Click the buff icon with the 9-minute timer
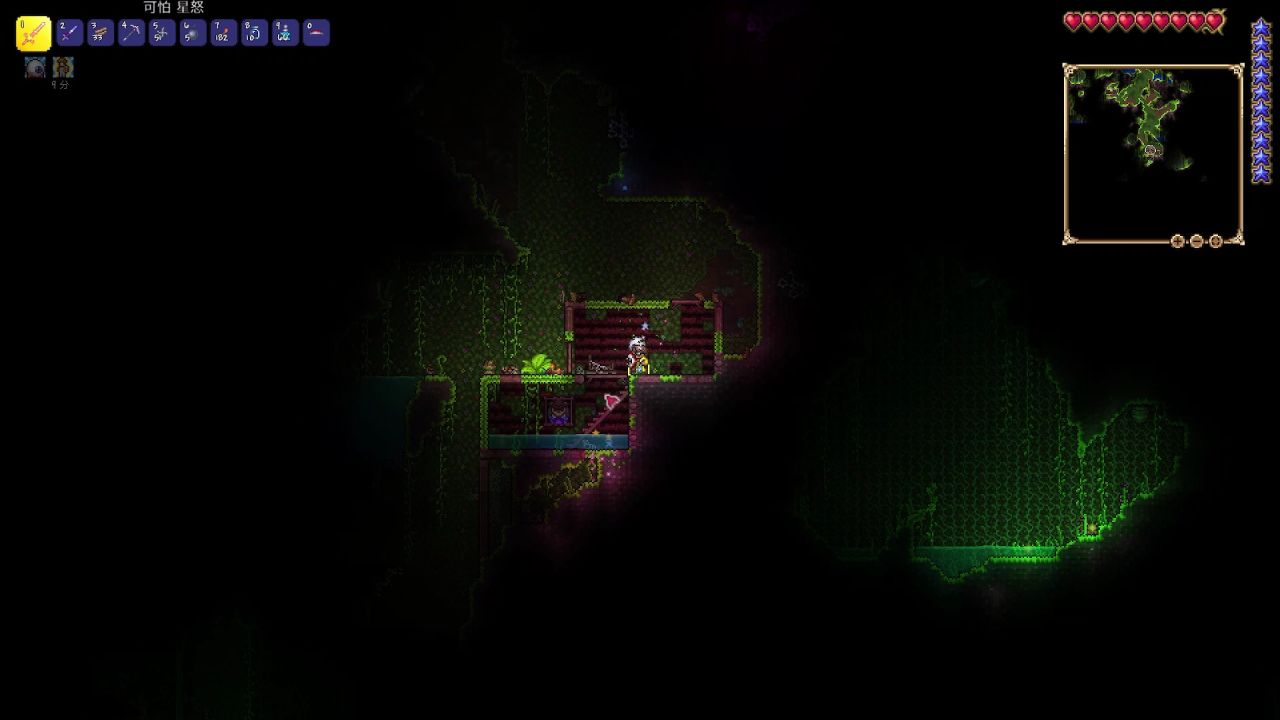The width and height of the screenshot is (1280, 720). pyautogui.click(x=64, y=67)
